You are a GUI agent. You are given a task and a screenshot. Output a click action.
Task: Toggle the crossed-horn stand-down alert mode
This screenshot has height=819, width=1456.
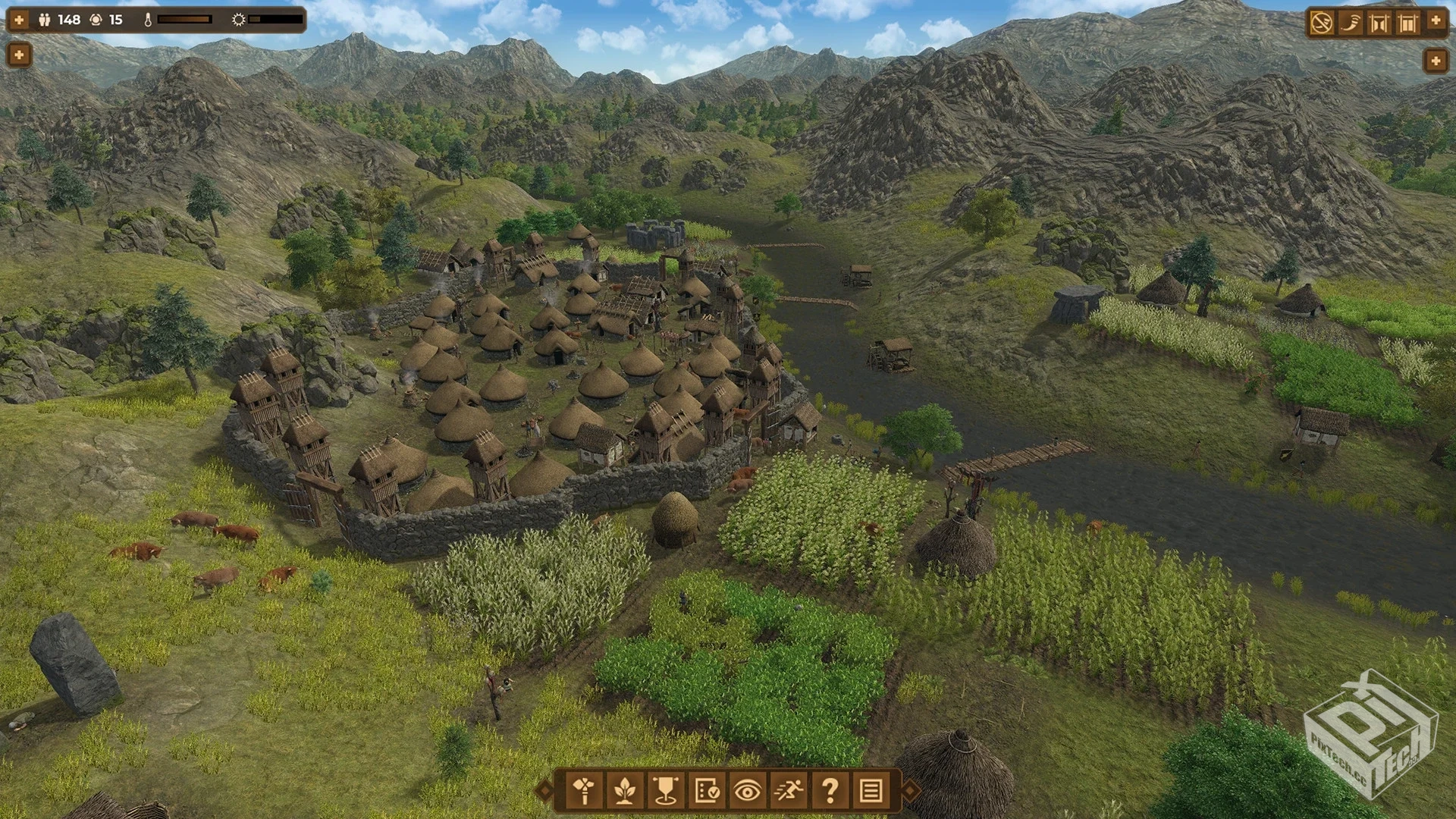coord(1322,21)
